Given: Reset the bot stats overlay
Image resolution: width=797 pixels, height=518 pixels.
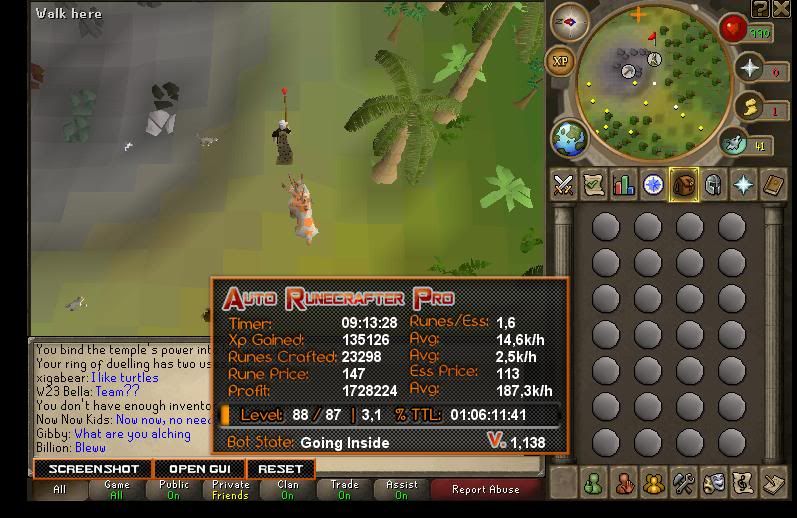Looking at the screenshot, I should [x=280, y=468].
